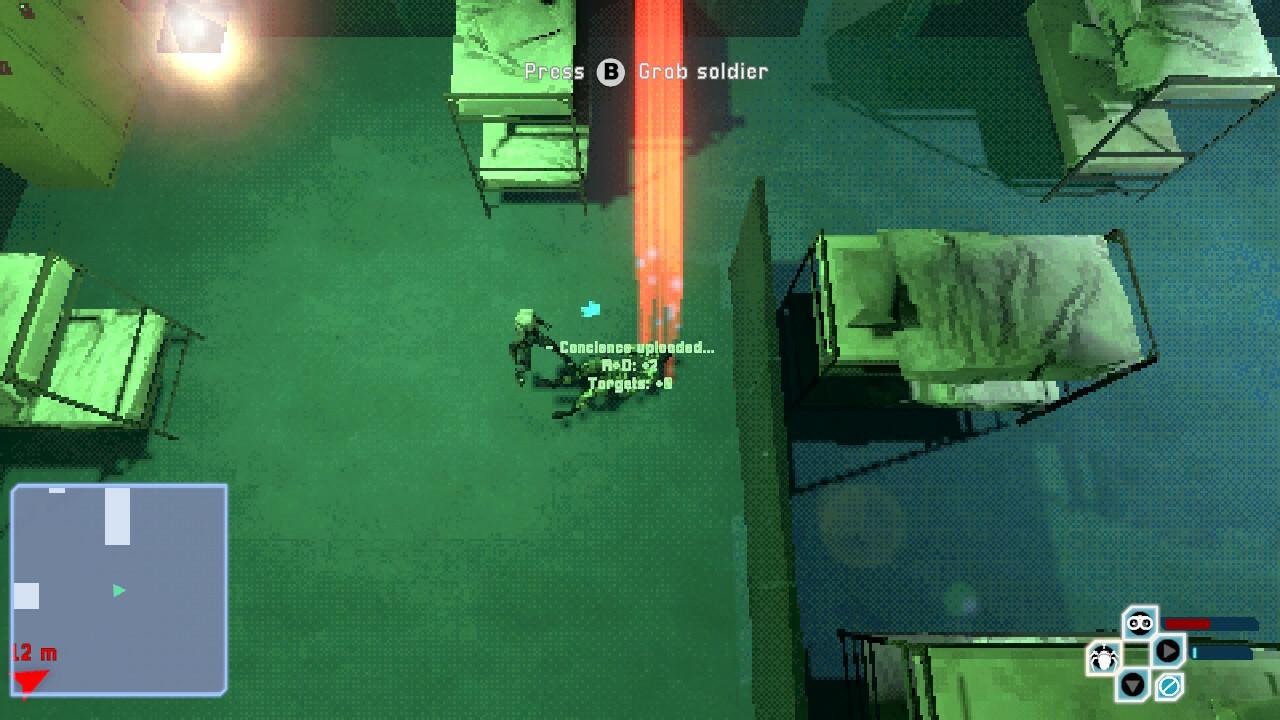Click the blue energy bar below the health bar
1280x720 pixels.
(x=1220, y=653)
